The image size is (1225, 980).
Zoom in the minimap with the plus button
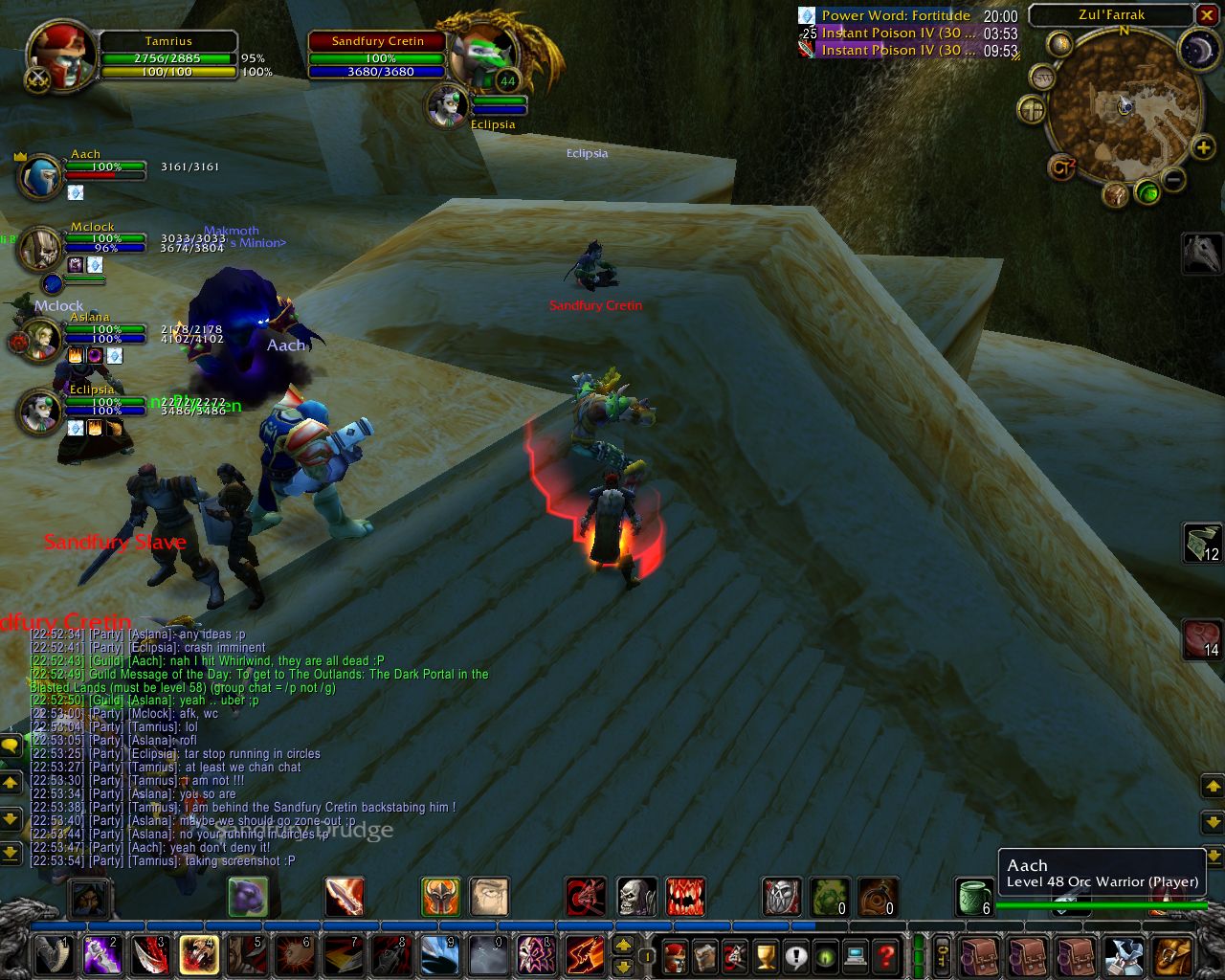tap(1203, 148)
